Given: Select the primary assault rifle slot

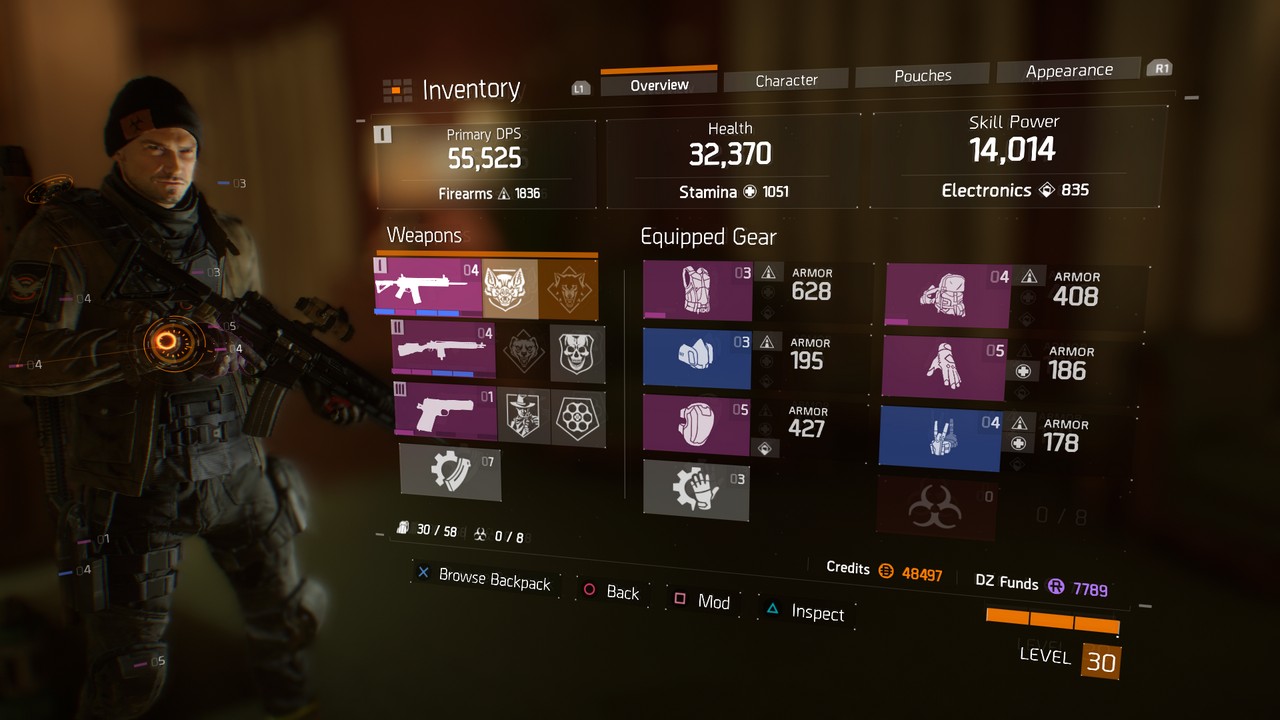Looking at the screenshot, I should [x=428, y=288].
